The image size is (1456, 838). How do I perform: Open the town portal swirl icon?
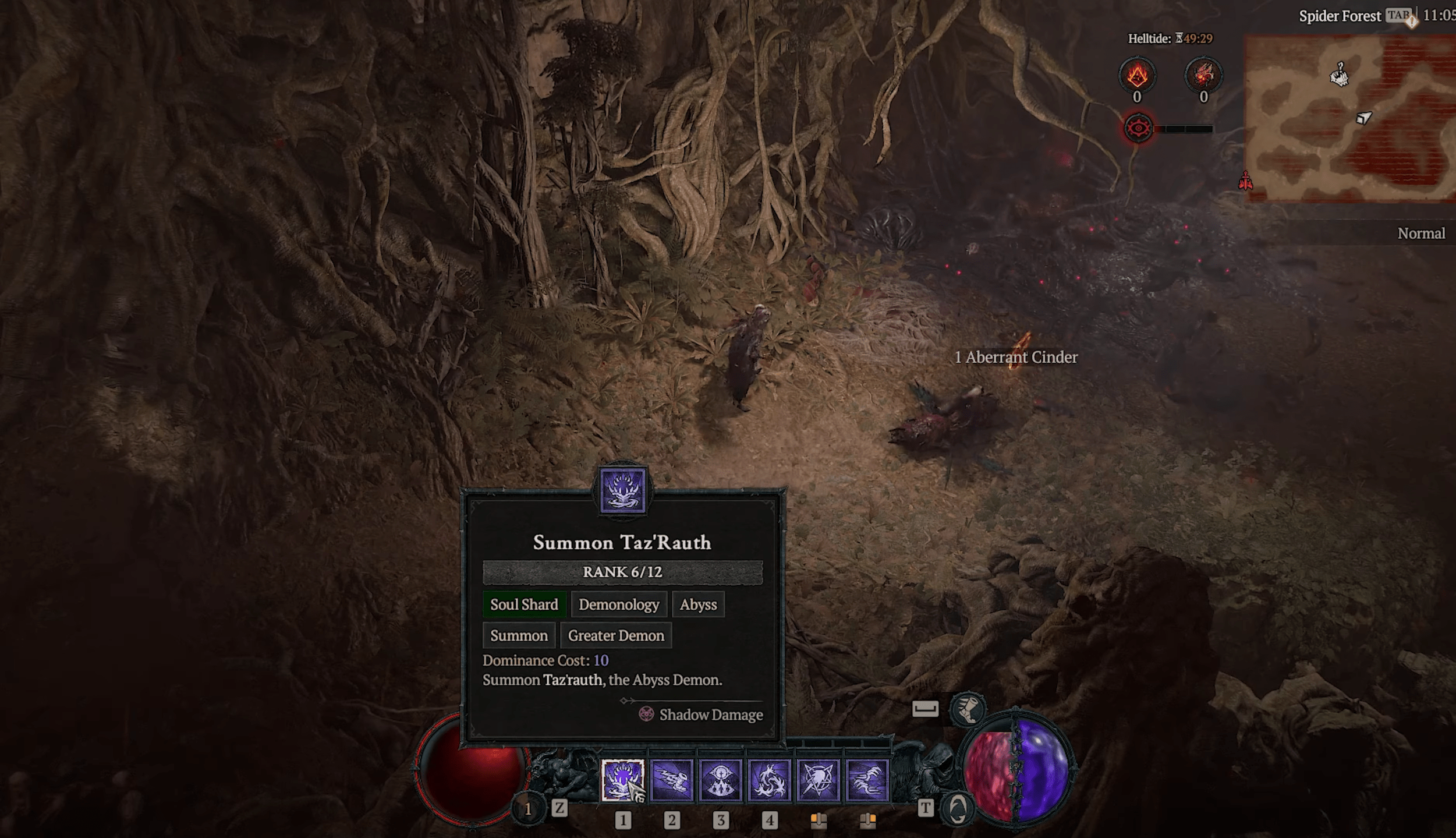point(958,809)
